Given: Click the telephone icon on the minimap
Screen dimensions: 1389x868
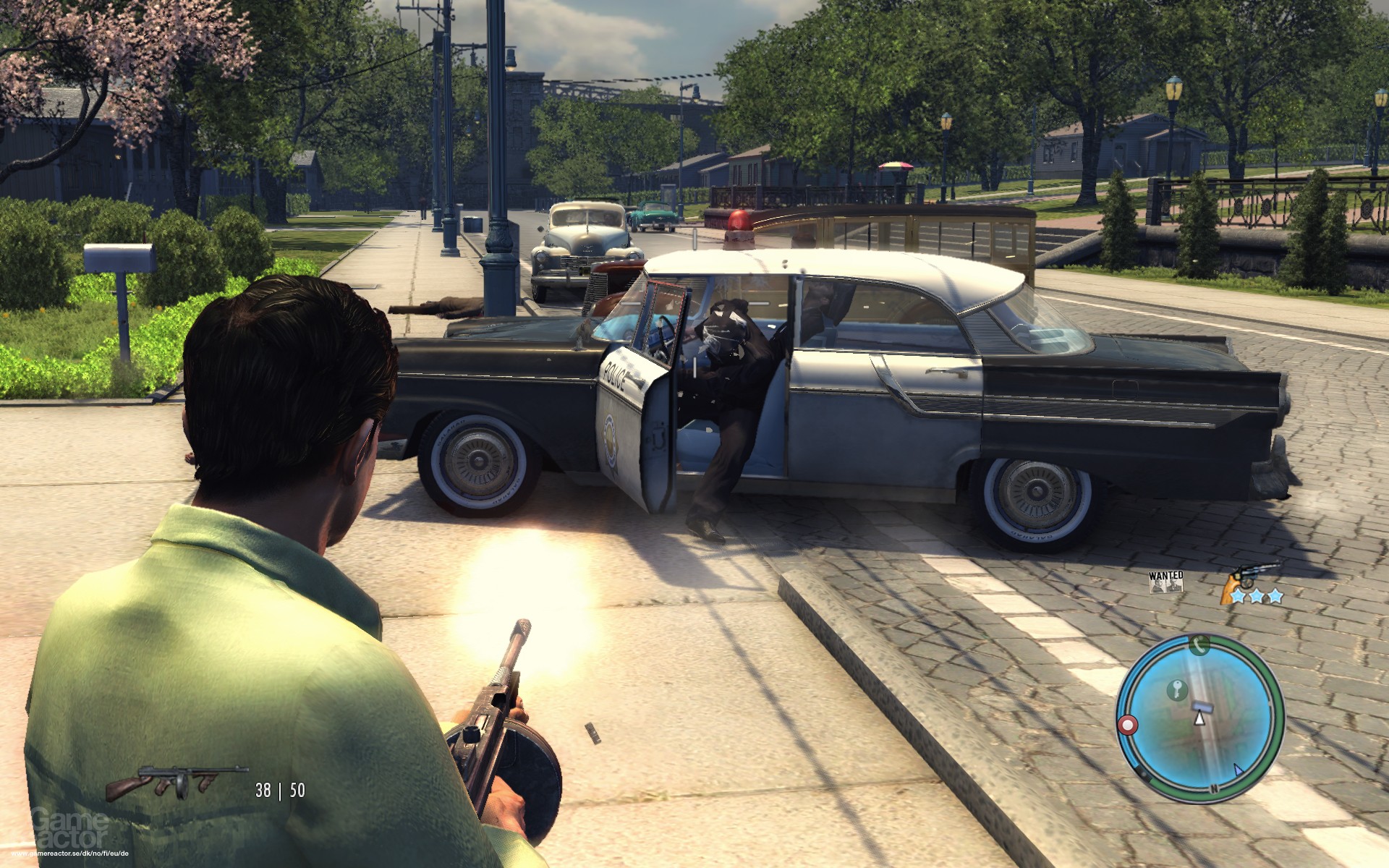Looking at the screenshot, I should pos(1198,645).
